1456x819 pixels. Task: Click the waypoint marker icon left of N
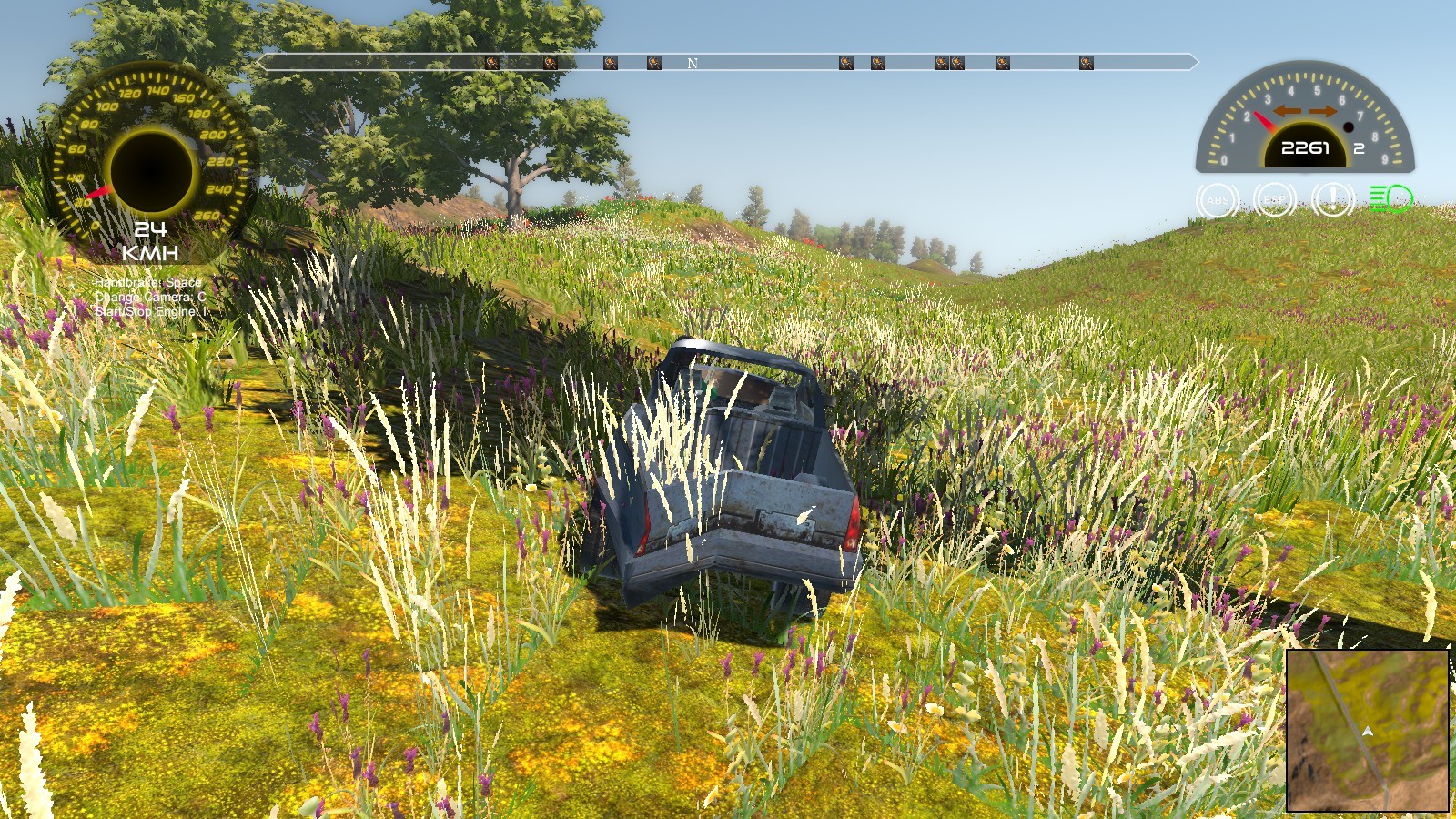pos(654,62)
